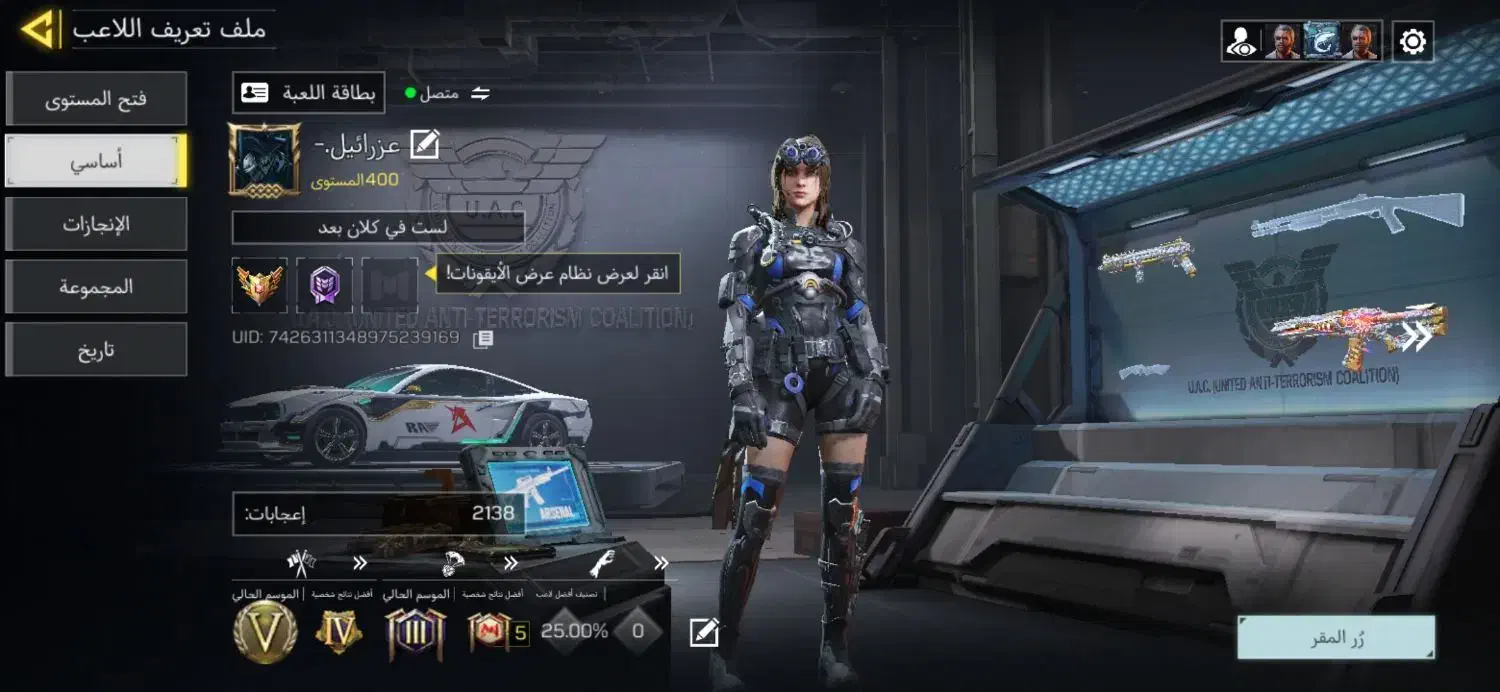Open the الإنجازات tab

96,224
